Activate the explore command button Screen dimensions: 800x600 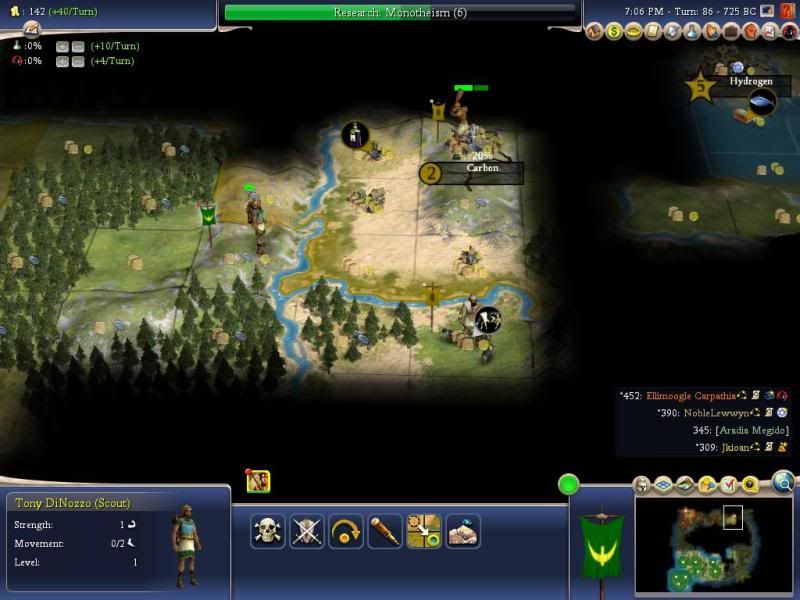[x=463, y=531]
